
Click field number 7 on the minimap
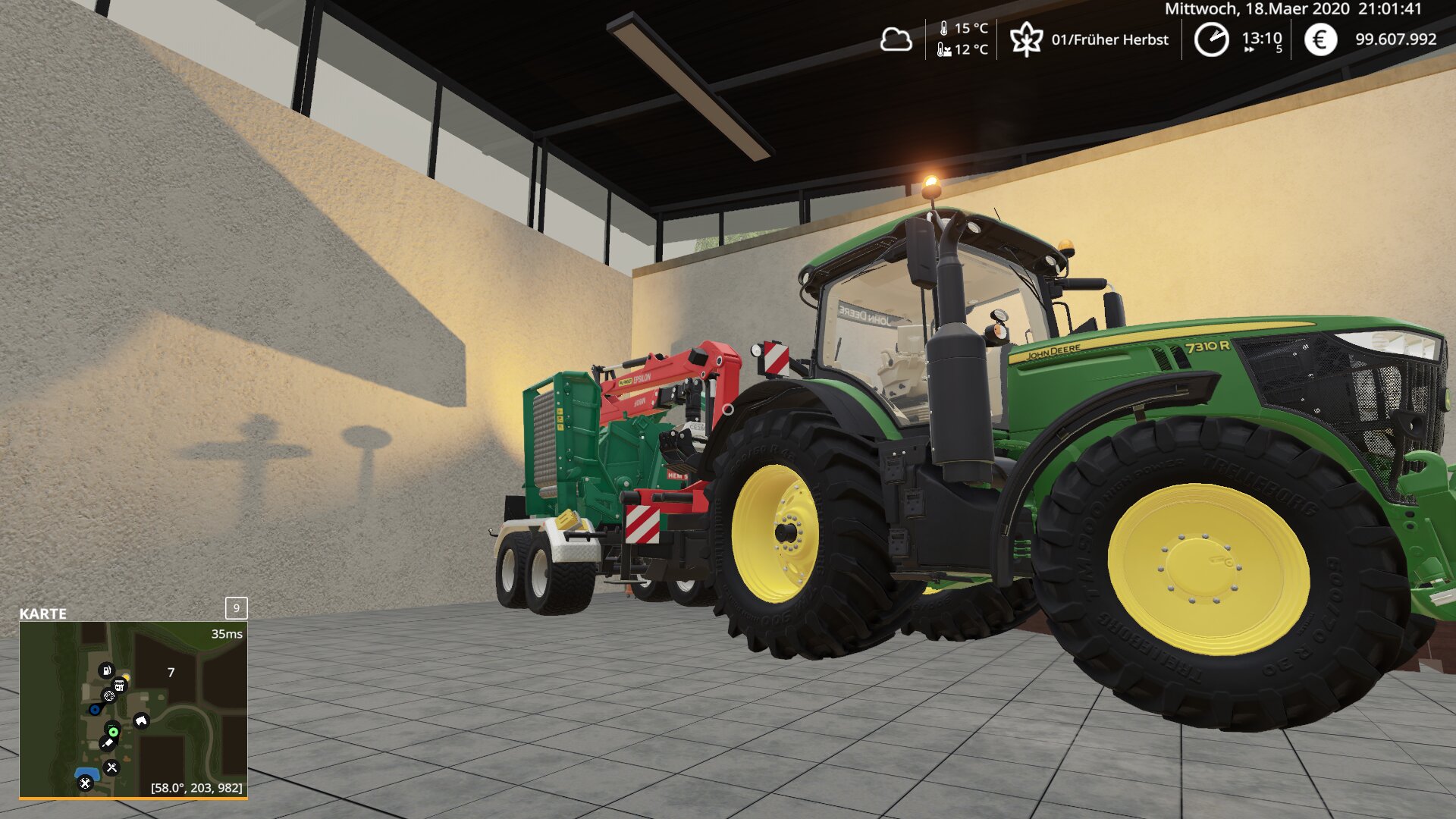(171, 671)
